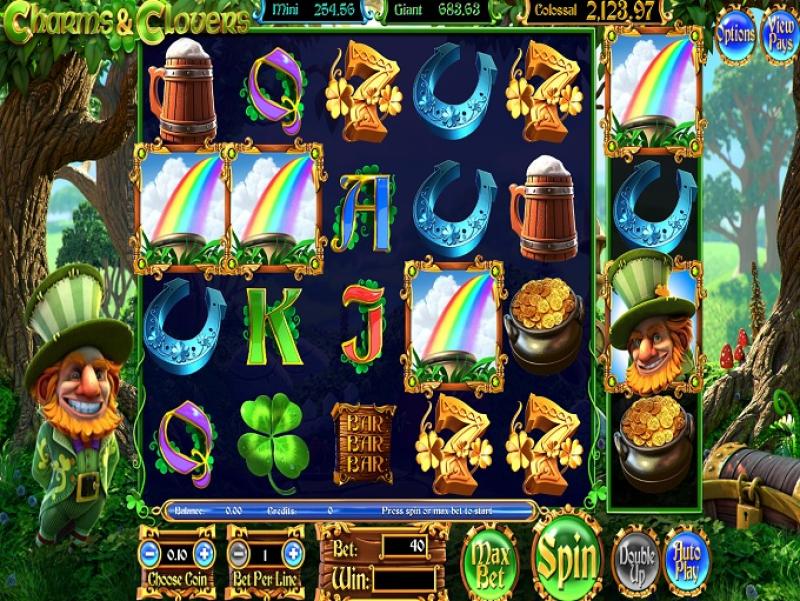Raise Bet Per Line with plus button
This screenshot has width=800, height=601.
(x=293, y=552)
